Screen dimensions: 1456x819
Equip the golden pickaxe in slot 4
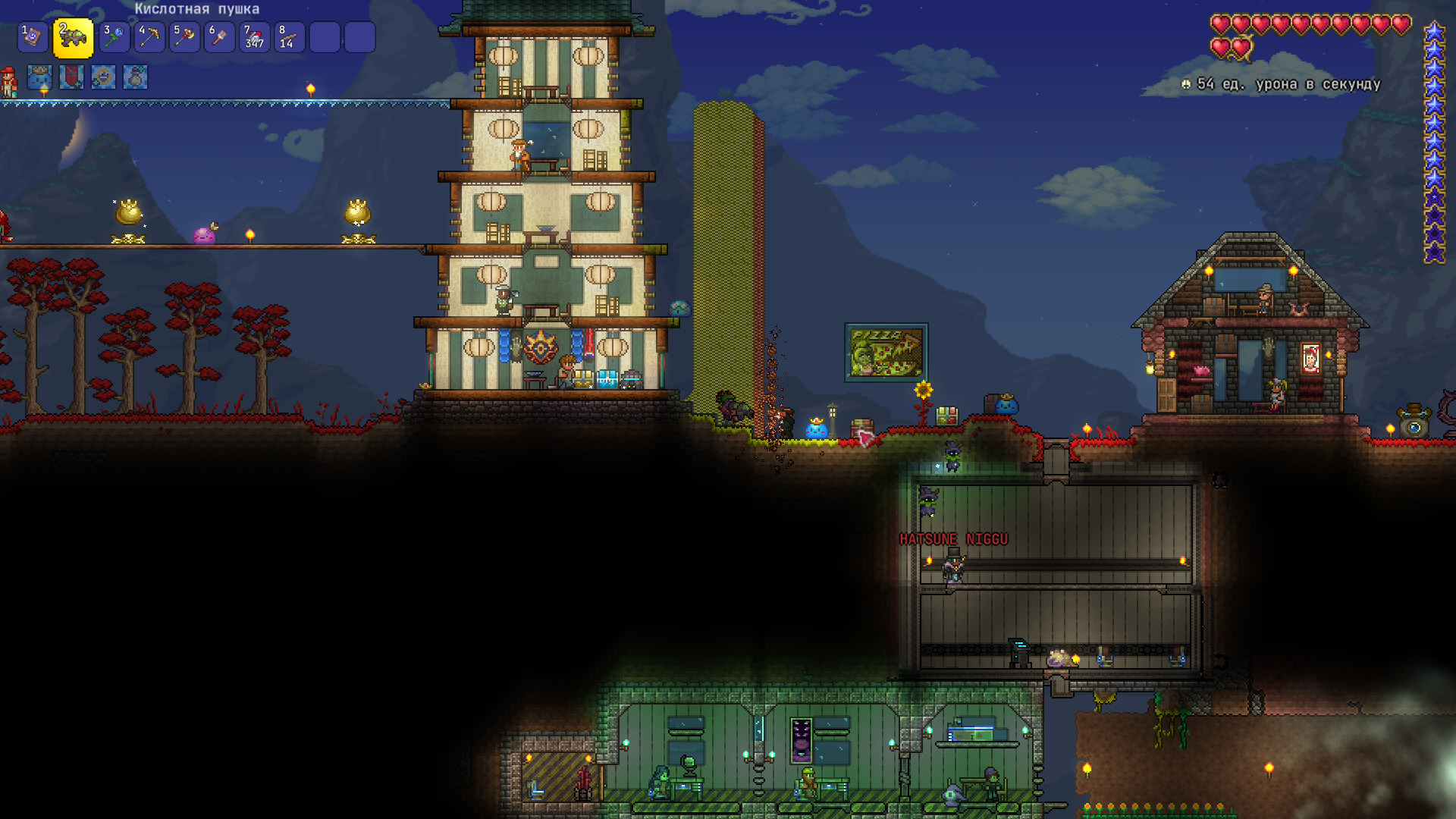149,37
